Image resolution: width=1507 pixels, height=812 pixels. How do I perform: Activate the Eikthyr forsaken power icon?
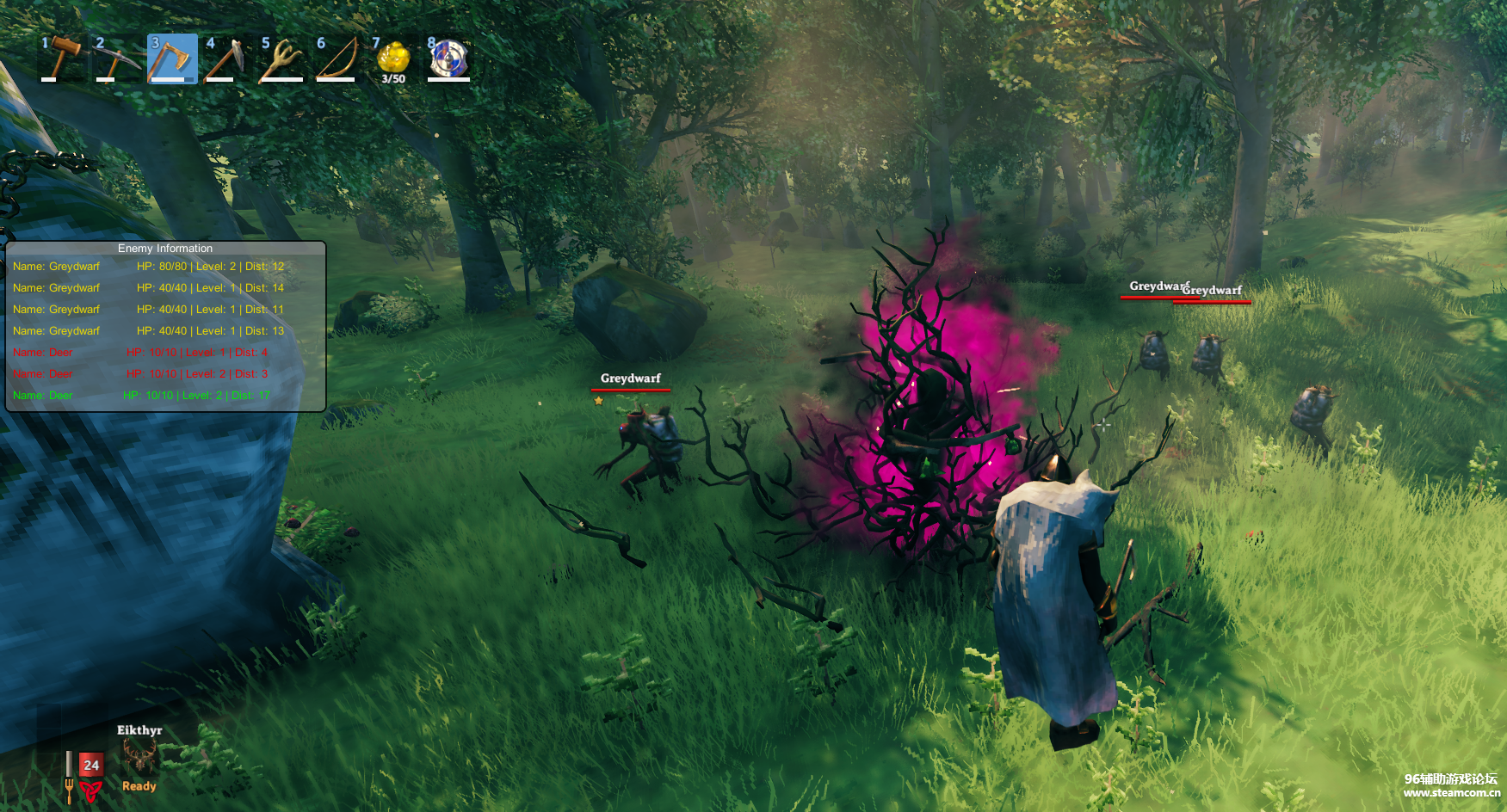139,758
